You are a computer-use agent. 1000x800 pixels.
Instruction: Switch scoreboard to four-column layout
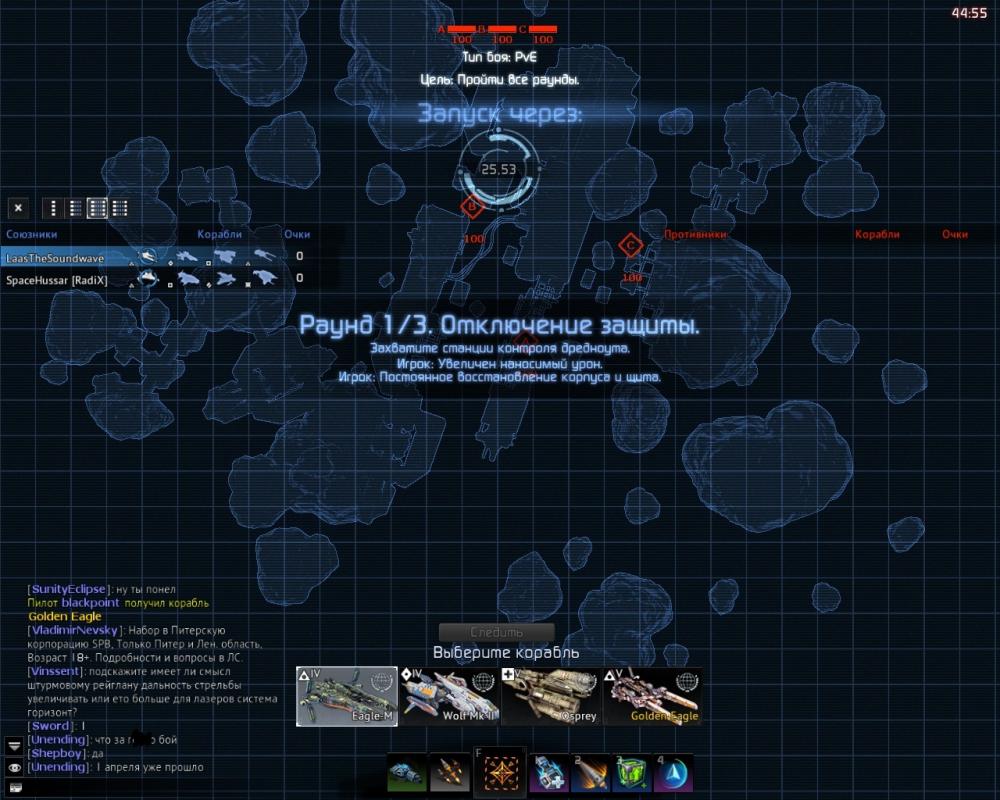[x=120, y=208]
